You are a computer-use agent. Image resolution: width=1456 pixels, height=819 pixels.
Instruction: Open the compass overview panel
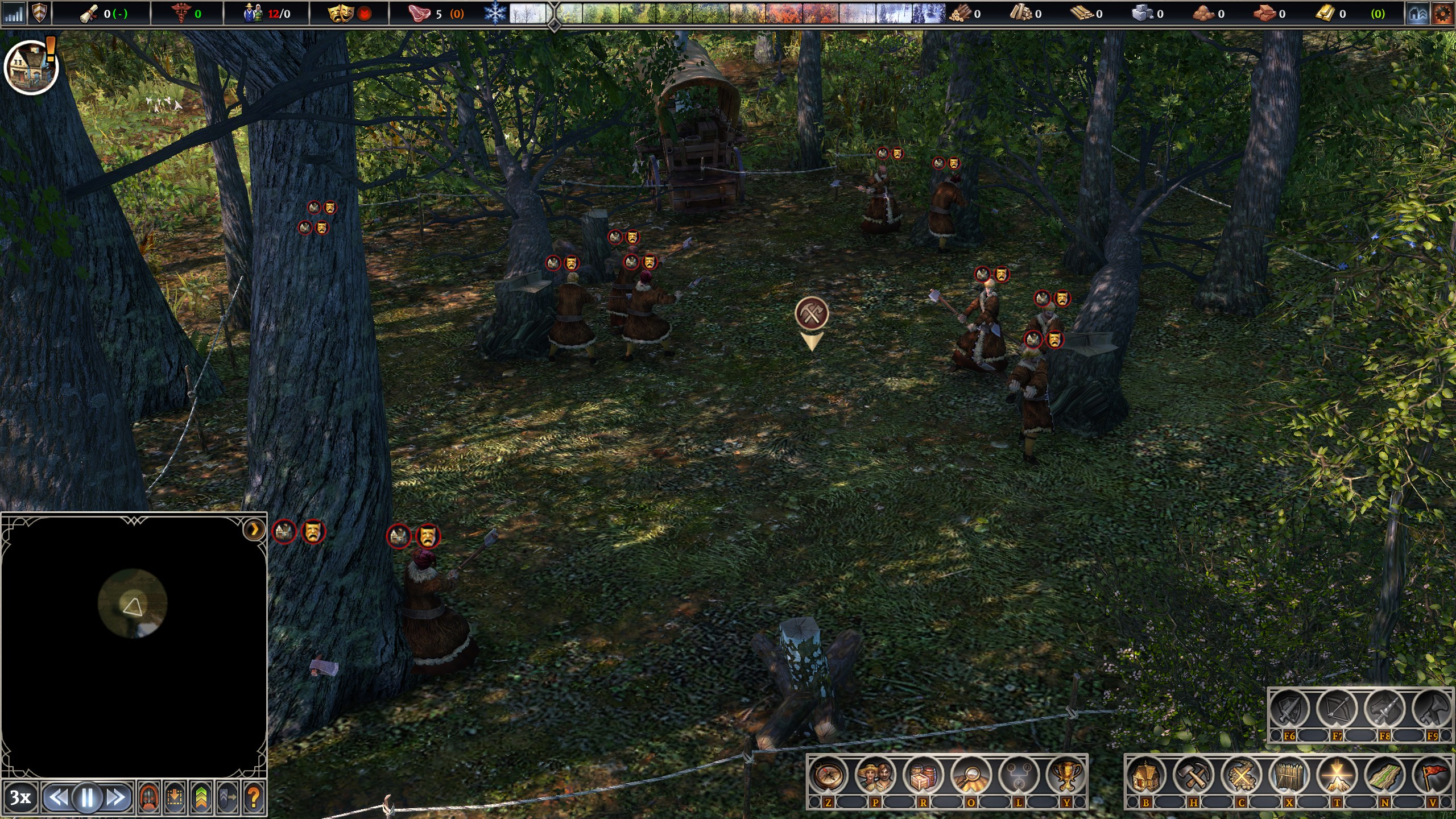[x=828, y=776]
